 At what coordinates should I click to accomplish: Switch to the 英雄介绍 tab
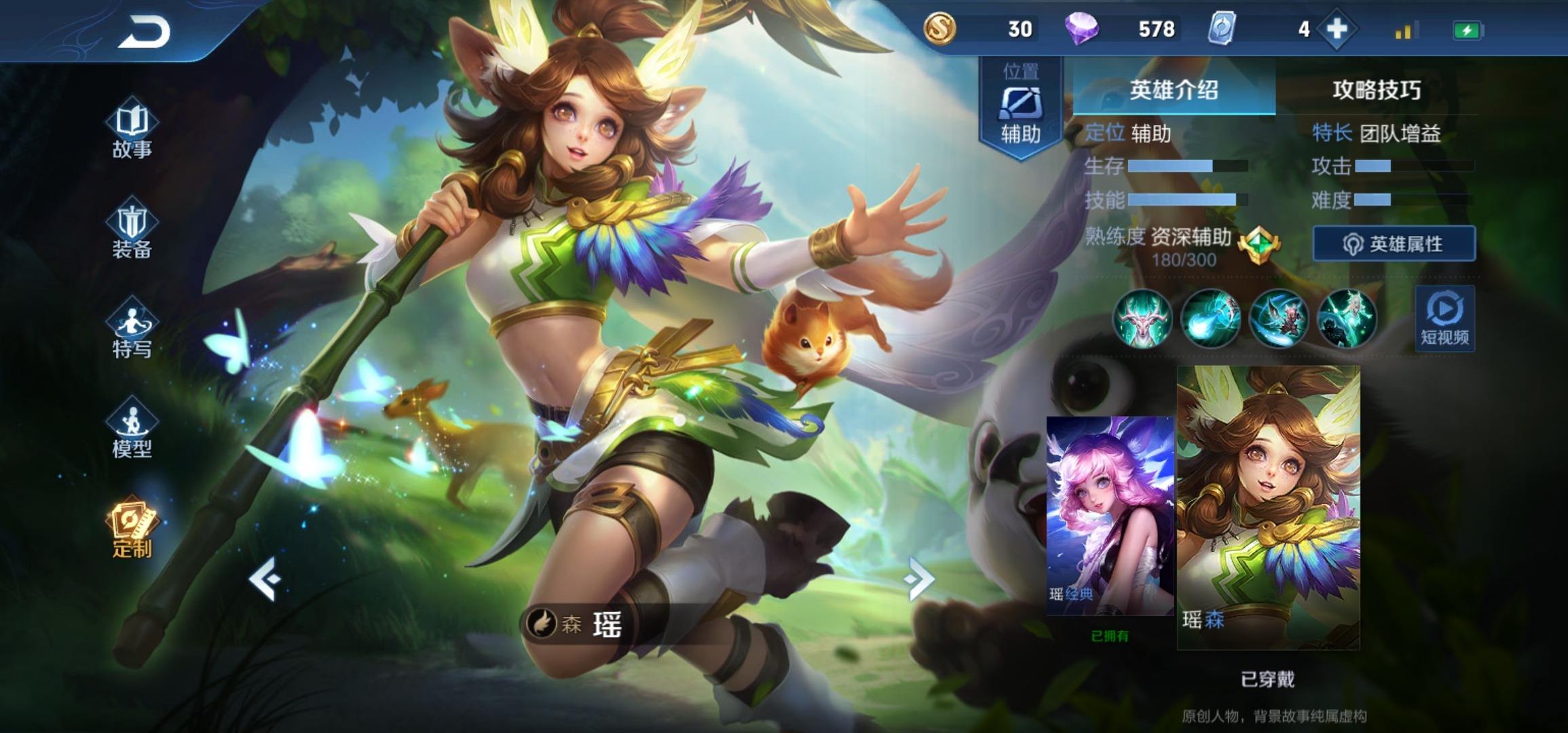[x=1174, y=90]
